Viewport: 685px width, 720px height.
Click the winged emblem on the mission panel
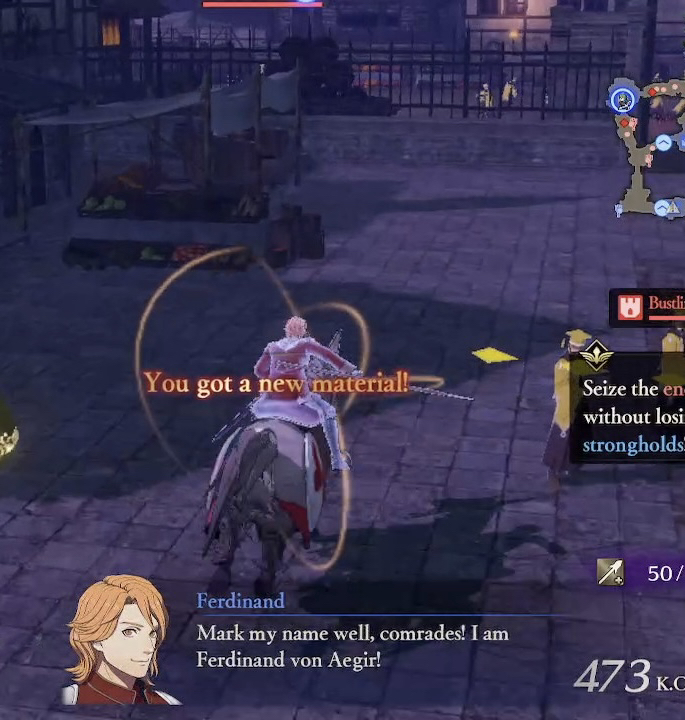click(596, 353)
